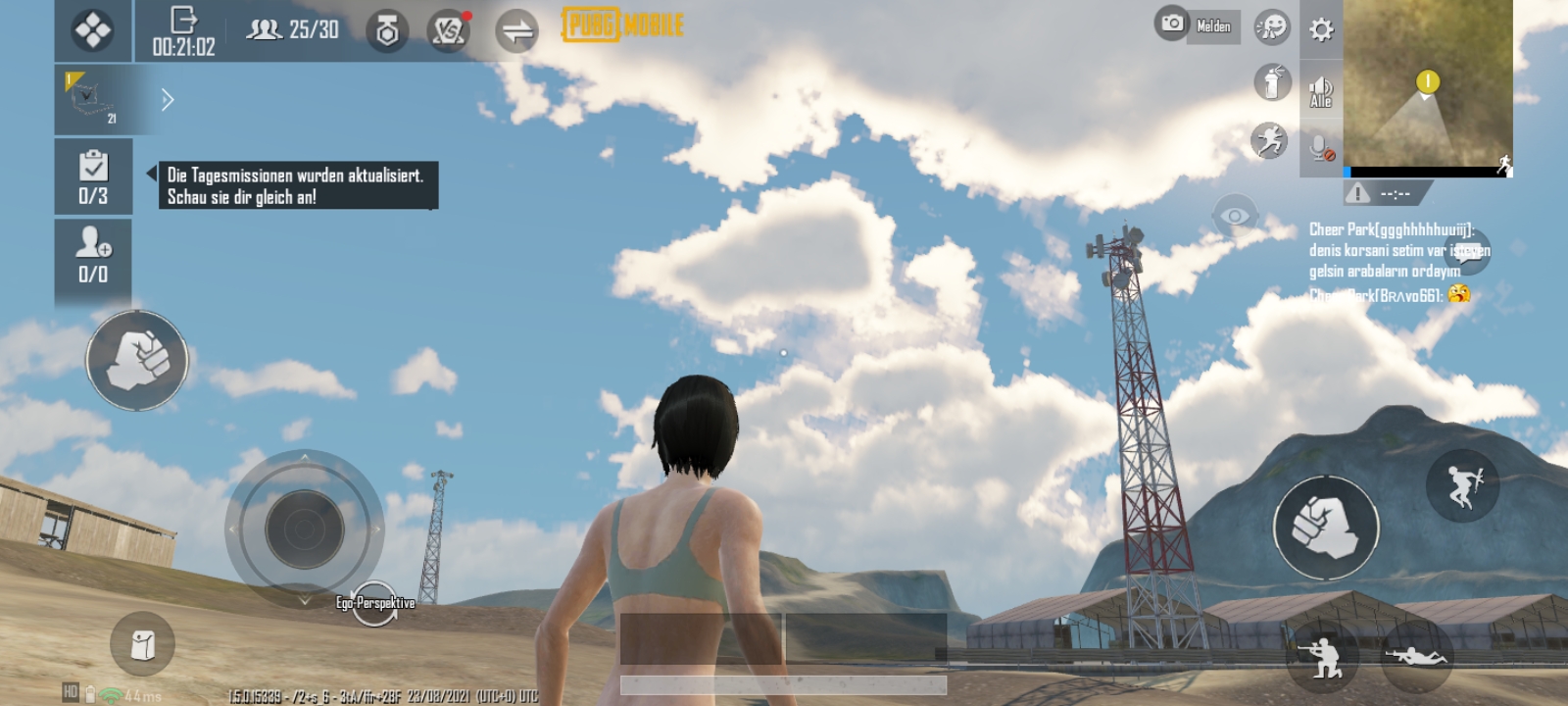Tap the left-side punch fist button
1568x706 pixels.
coord(137,361)
